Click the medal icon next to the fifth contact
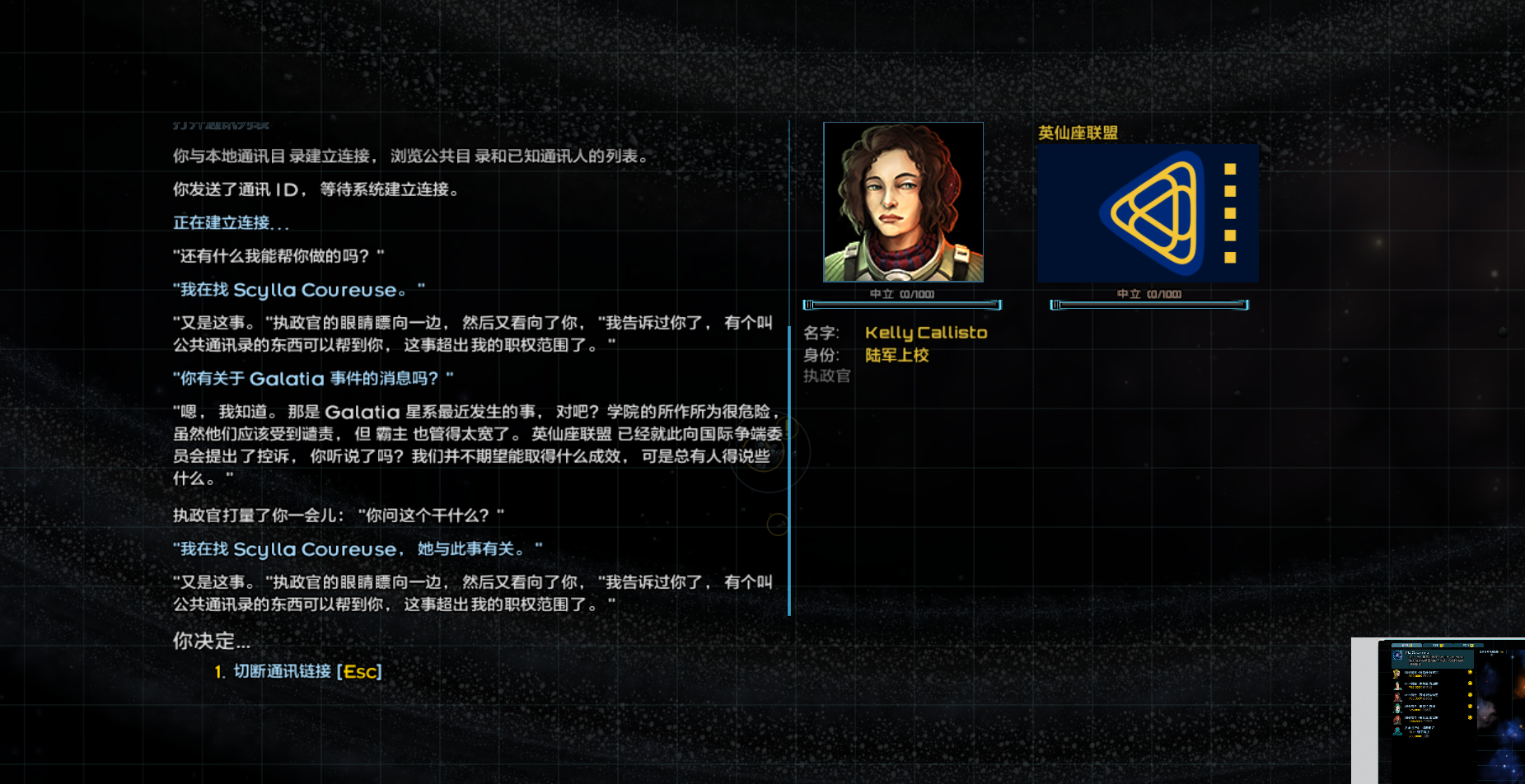The width and height of the screenshot is (1525, 784). 1470,717
